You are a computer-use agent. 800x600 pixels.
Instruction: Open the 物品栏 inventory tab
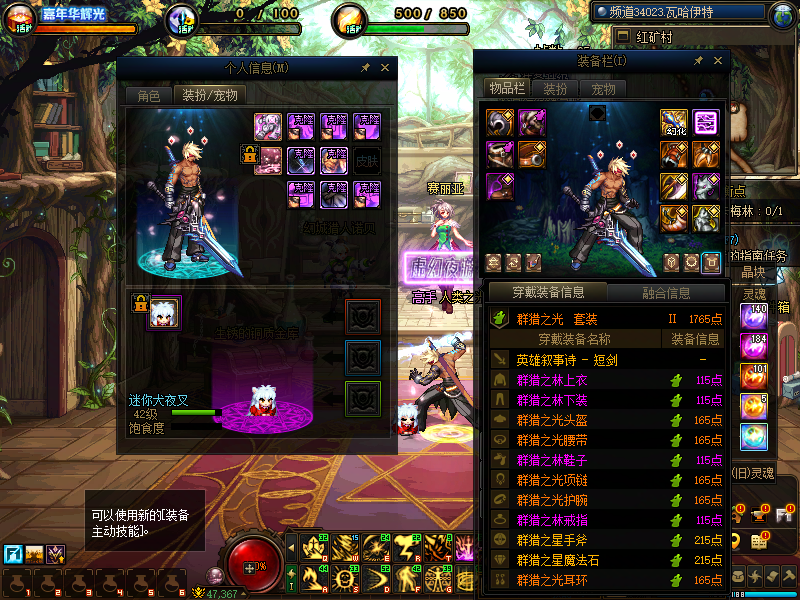point(506,88)
